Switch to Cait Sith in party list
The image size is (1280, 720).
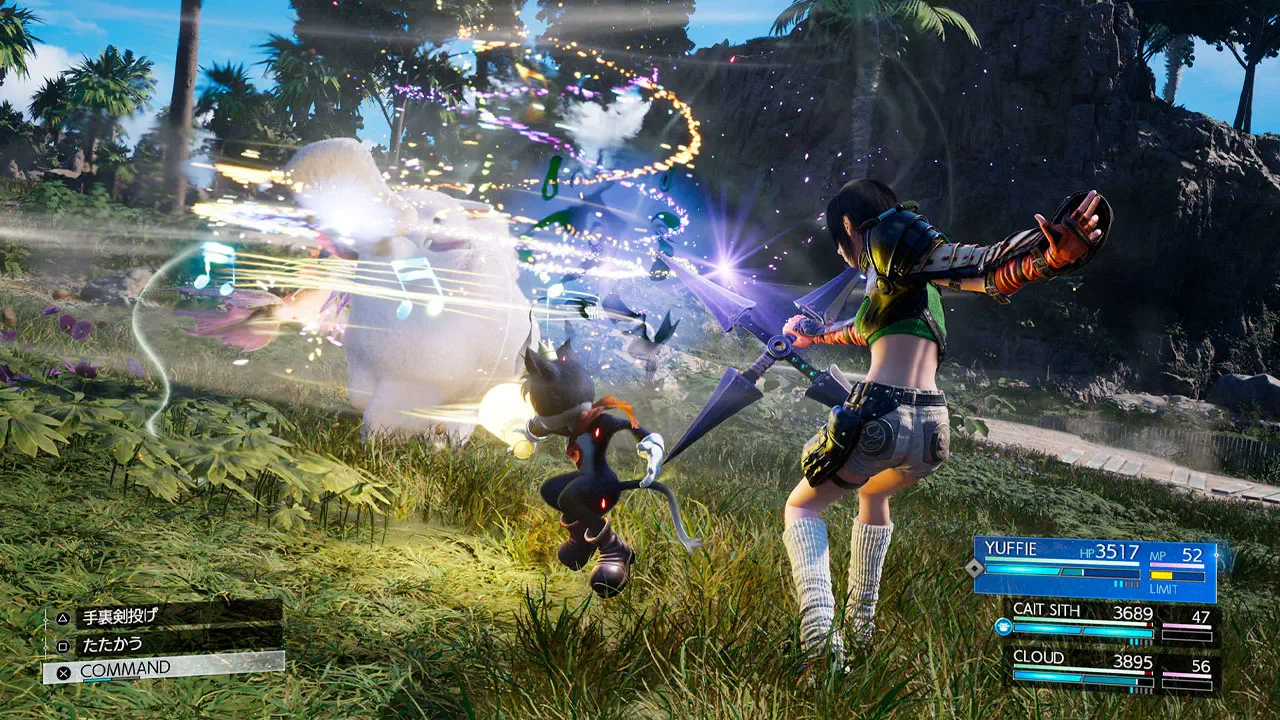1108,622
